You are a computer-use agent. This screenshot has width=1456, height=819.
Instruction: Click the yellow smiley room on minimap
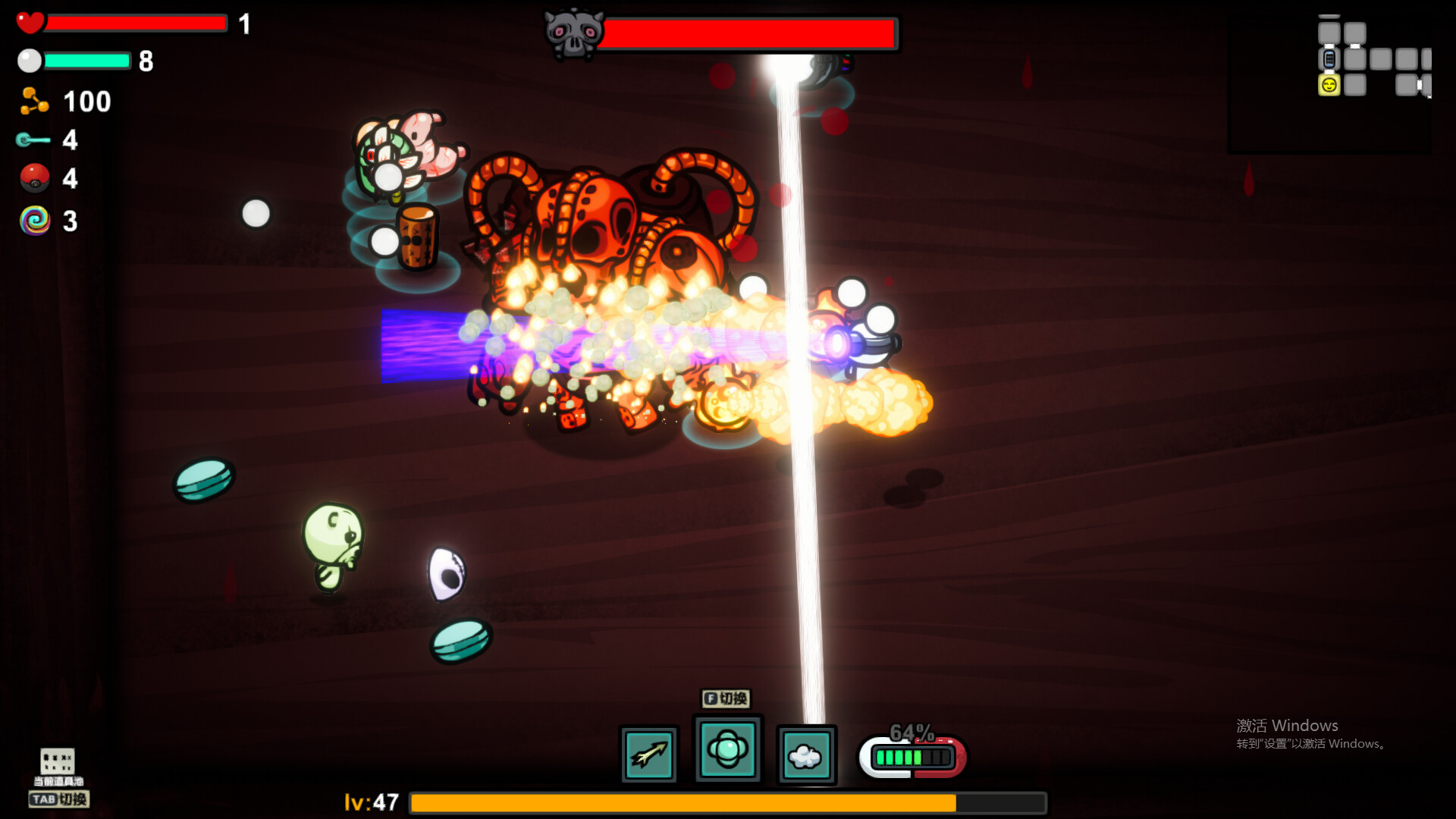coord(1329,85)
